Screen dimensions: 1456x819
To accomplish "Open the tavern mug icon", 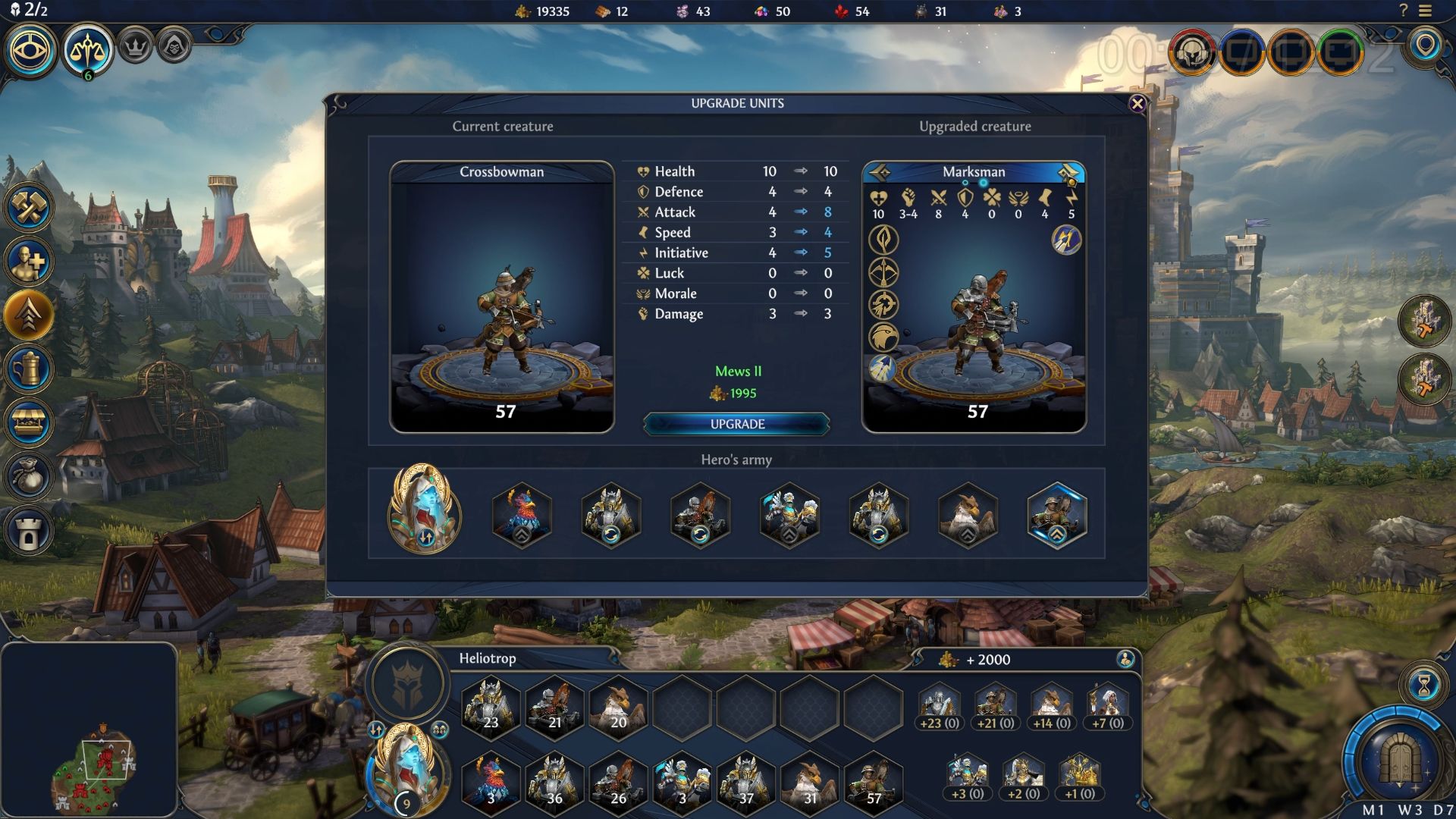I will (x=29, y=369).
